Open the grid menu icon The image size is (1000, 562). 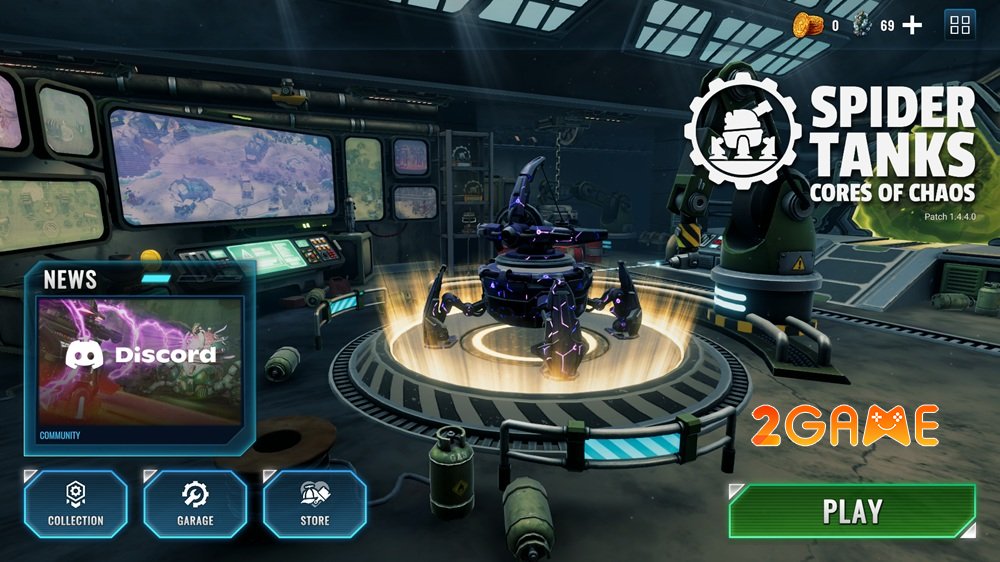tap(959, 26)
